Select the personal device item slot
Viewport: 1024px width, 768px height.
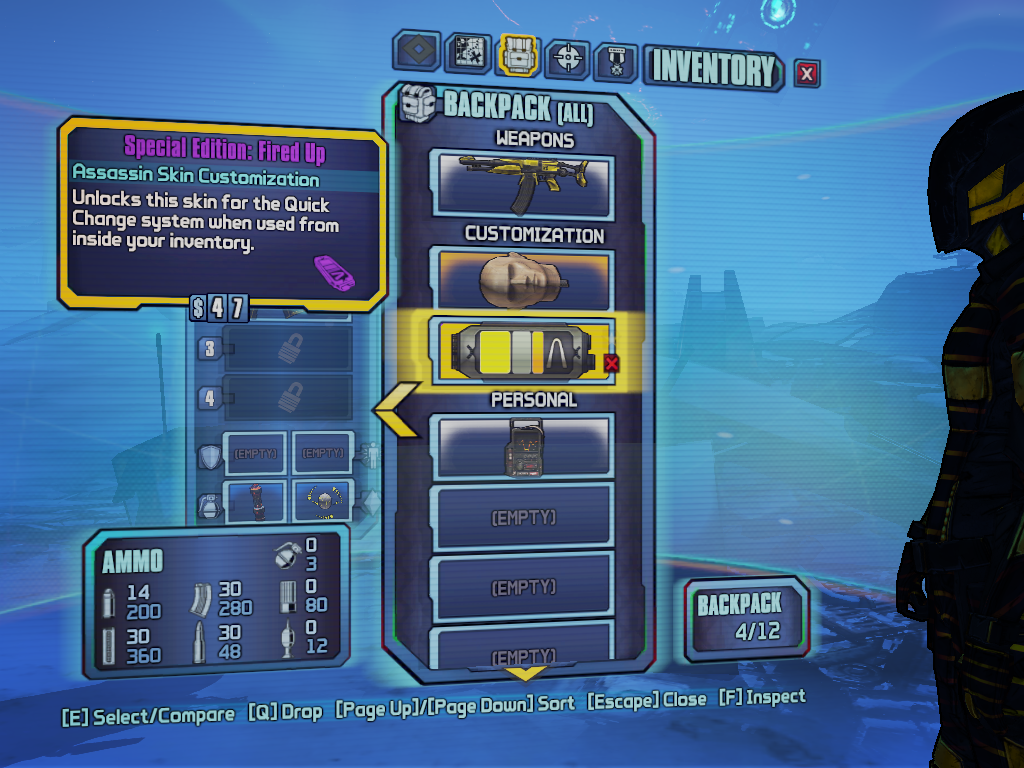(520, 446)
